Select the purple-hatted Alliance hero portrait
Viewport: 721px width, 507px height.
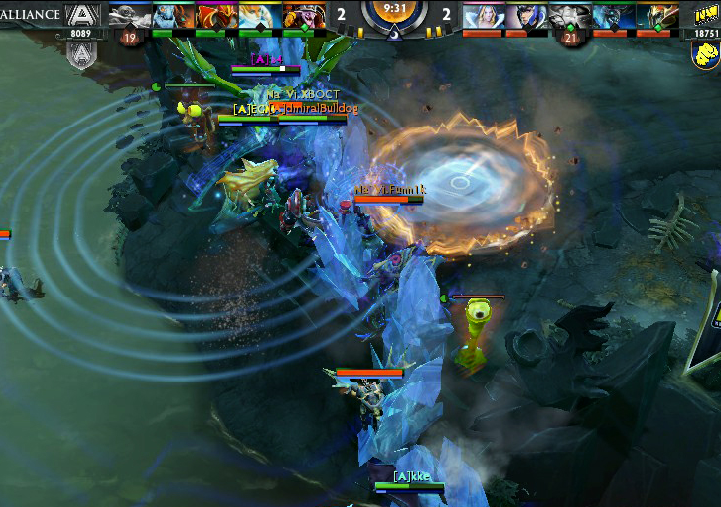pyautogui.click(x=302, y=15)
